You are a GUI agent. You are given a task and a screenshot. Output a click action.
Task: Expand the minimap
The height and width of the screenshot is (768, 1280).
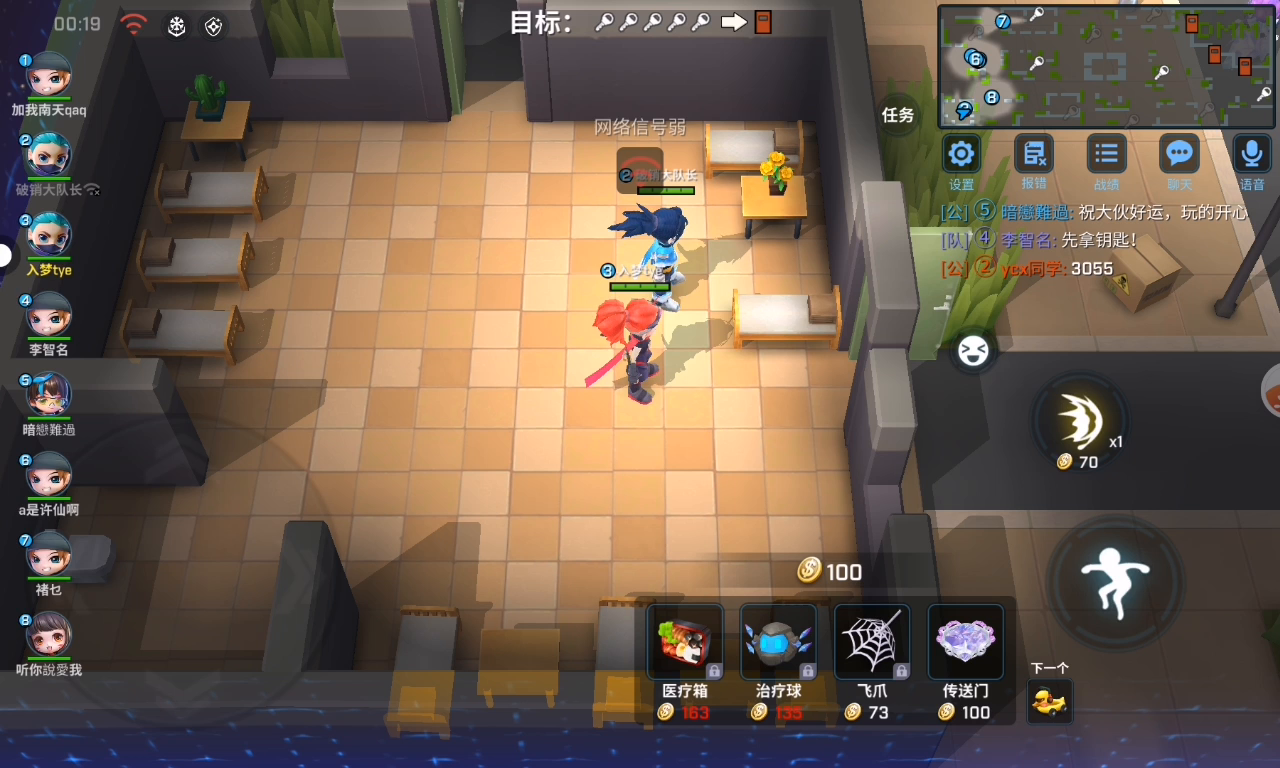(x=1107, y=67)
